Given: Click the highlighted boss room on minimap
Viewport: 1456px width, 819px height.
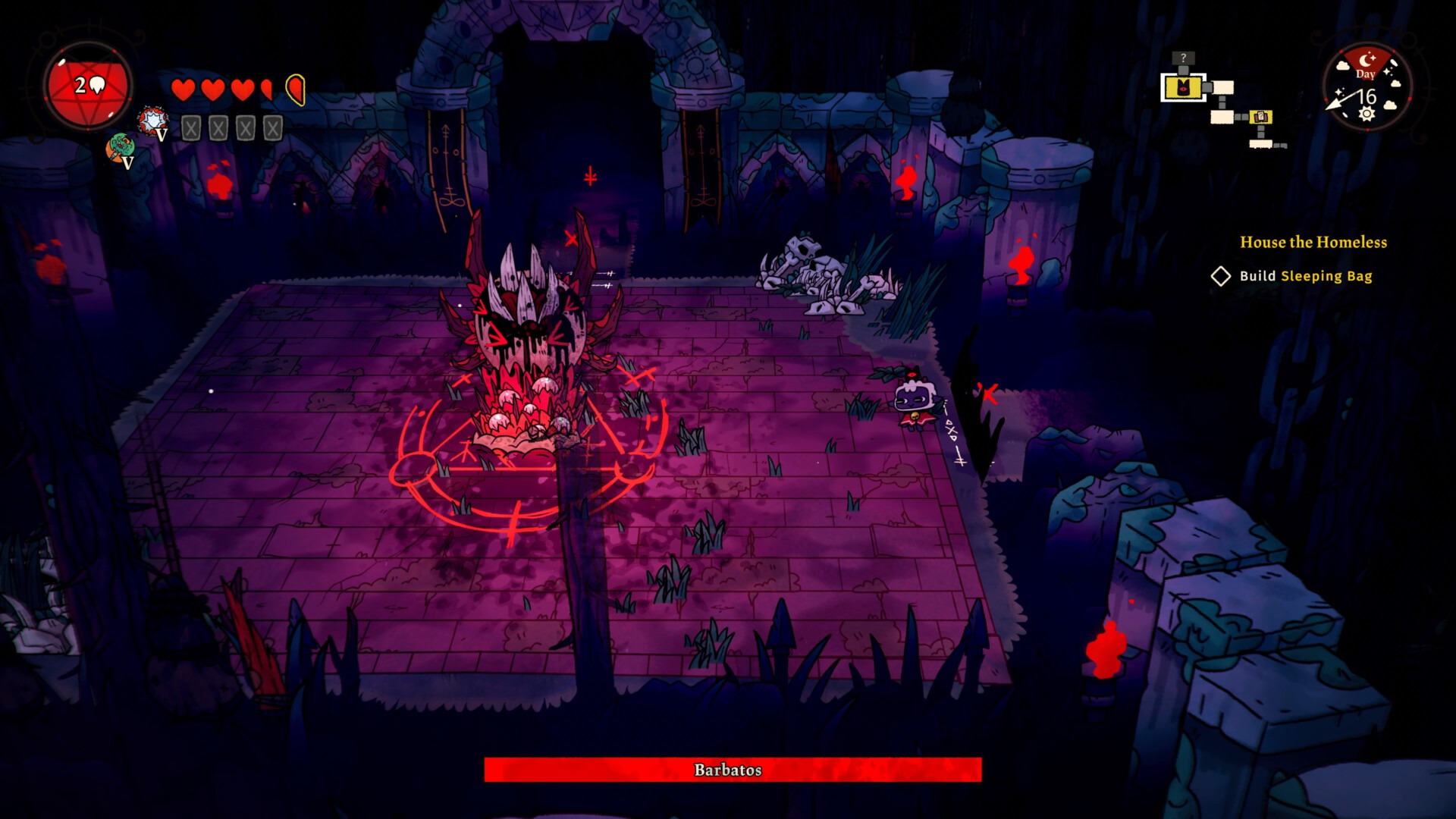Looking at the screenshot, I should coord(1183,88).
